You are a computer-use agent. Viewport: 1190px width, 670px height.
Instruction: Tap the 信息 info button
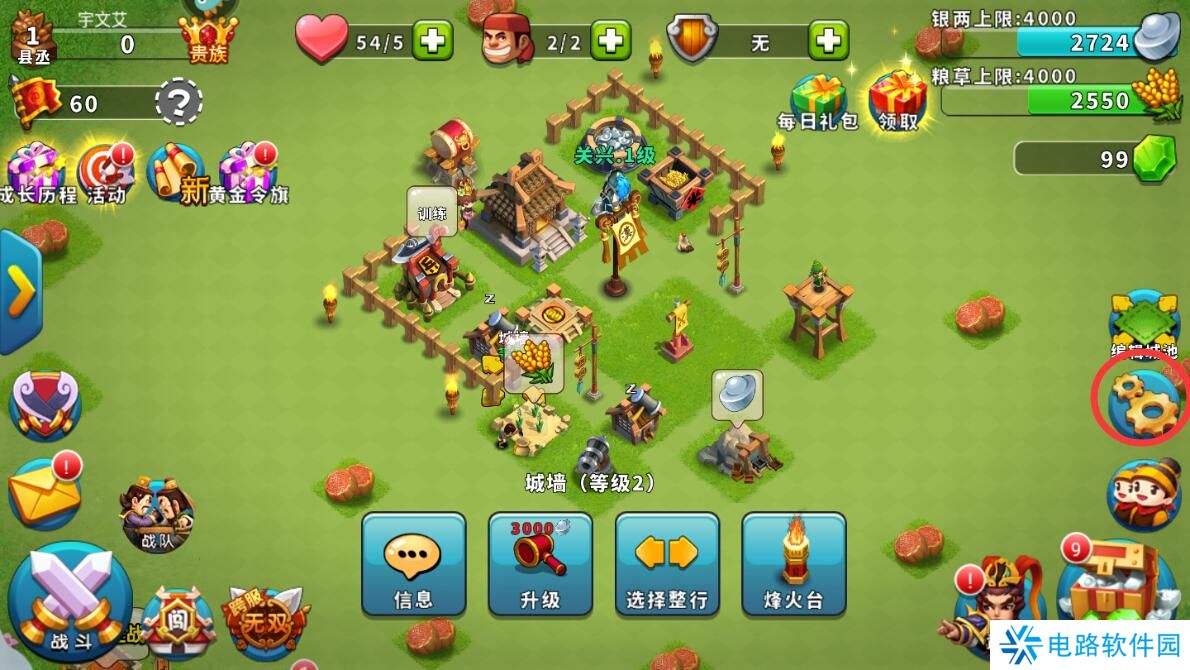coord(413,564)
